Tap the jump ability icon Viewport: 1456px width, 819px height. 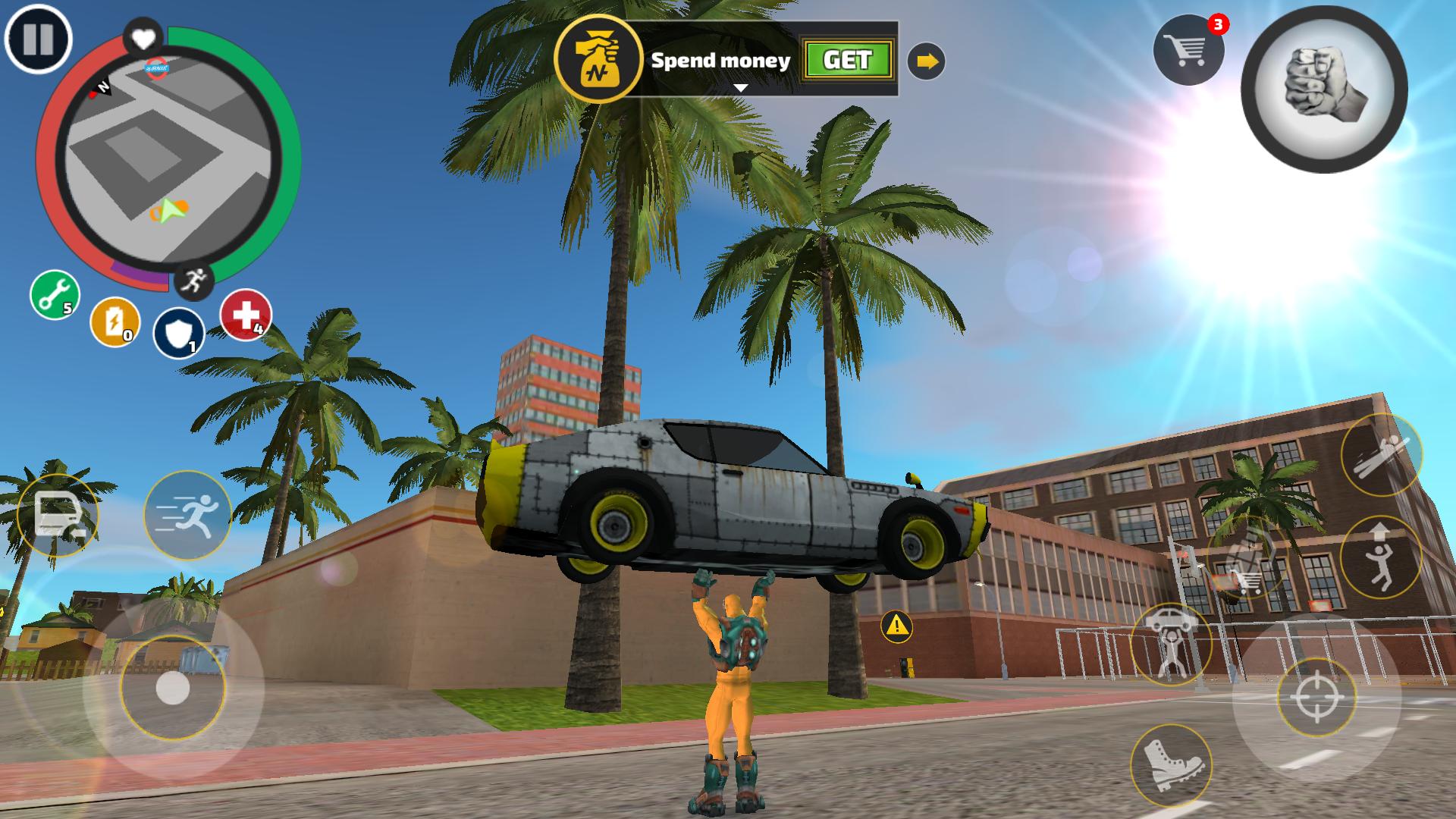pyautogui.click(x=1380, y=556)
